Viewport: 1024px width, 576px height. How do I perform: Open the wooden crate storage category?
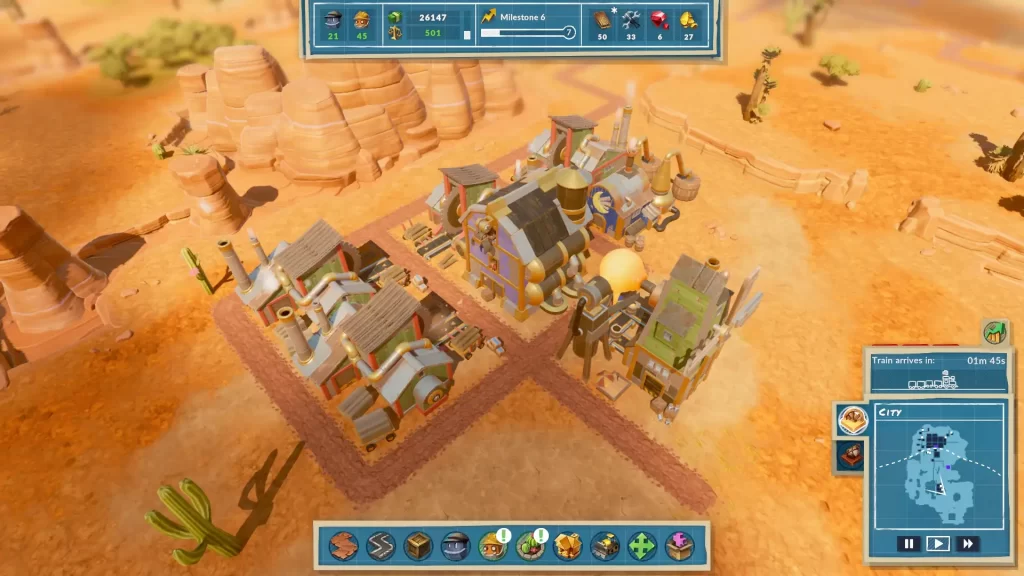tap(418, 545)
